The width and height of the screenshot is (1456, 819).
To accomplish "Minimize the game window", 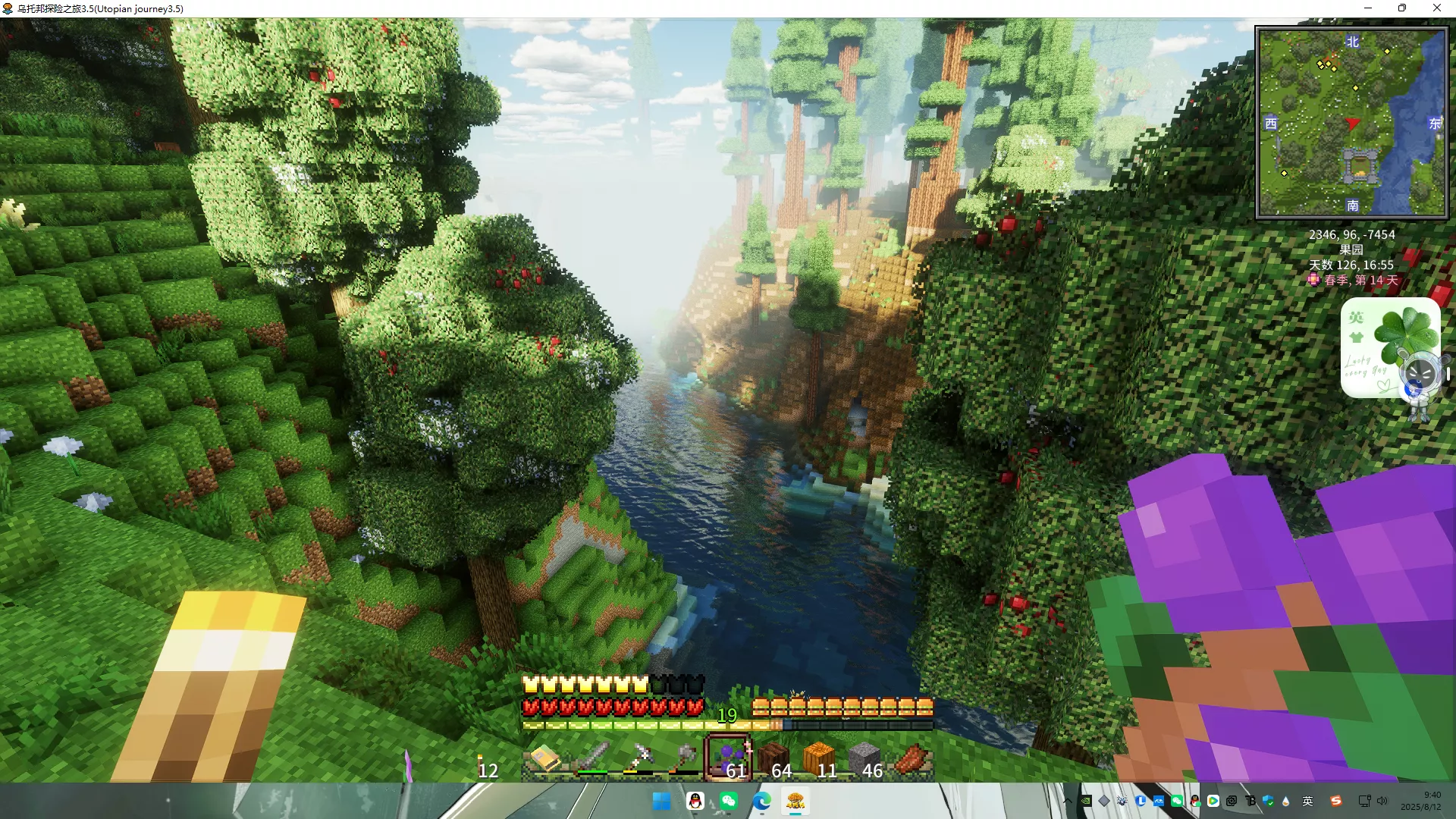I will click(1368, 8).
